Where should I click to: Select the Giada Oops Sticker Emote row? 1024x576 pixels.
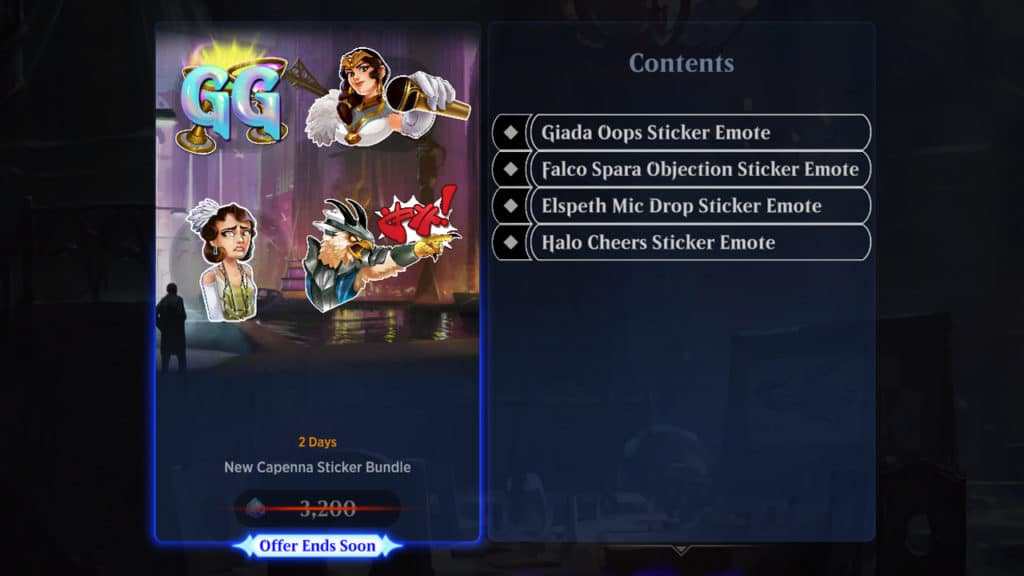tap(683, 133)
